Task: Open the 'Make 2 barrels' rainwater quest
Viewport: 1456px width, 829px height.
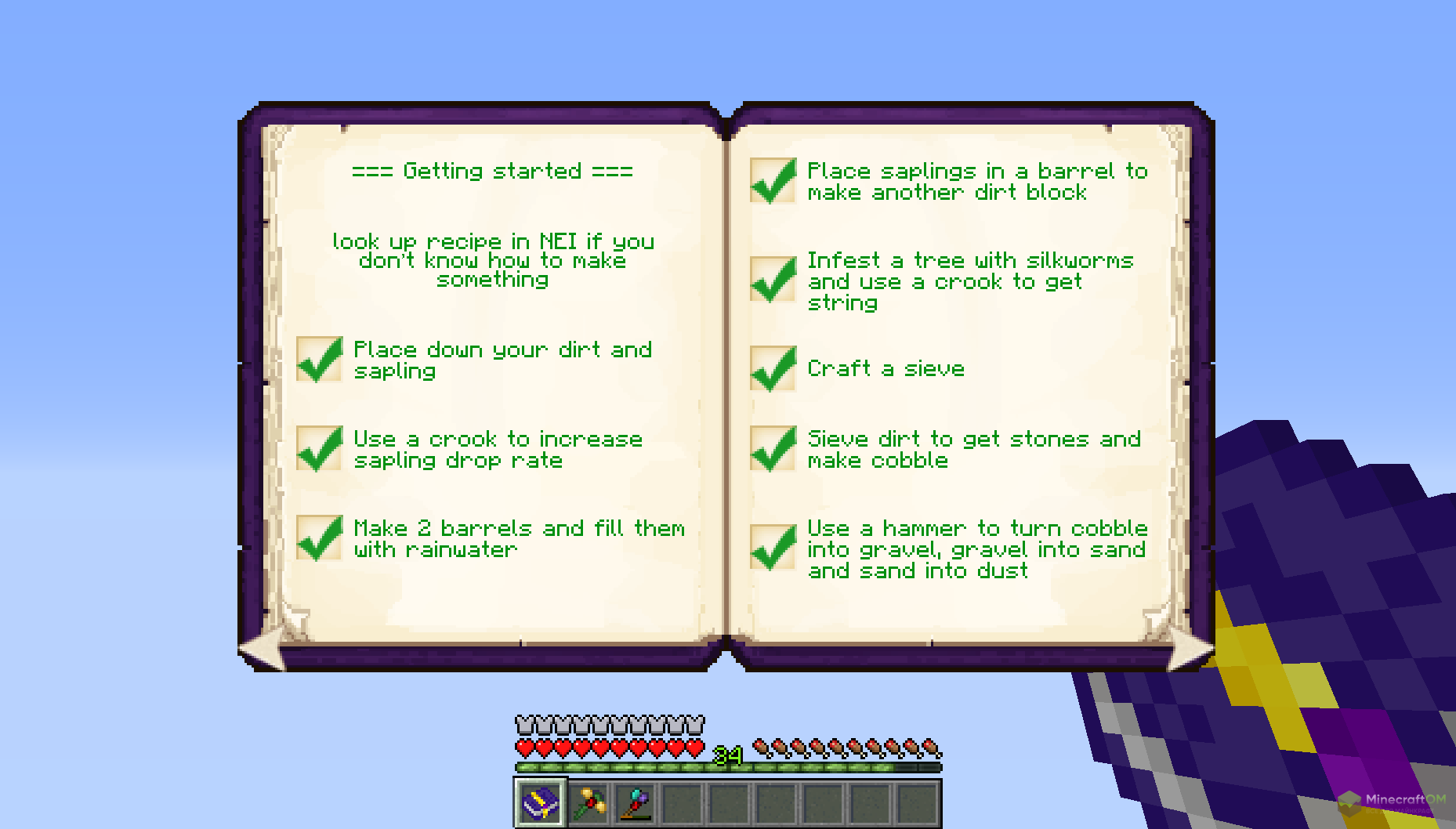Action: [518, 538]
